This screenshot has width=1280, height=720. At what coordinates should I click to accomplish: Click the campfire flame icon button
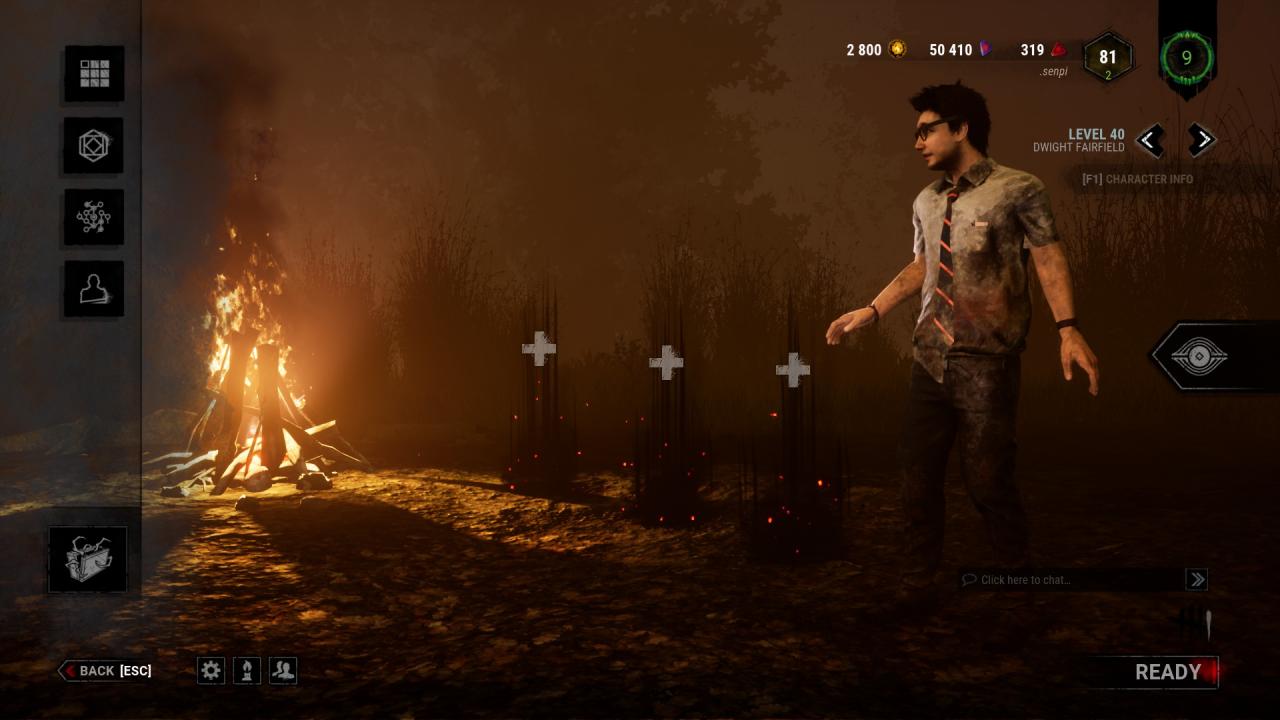[247, 670]
